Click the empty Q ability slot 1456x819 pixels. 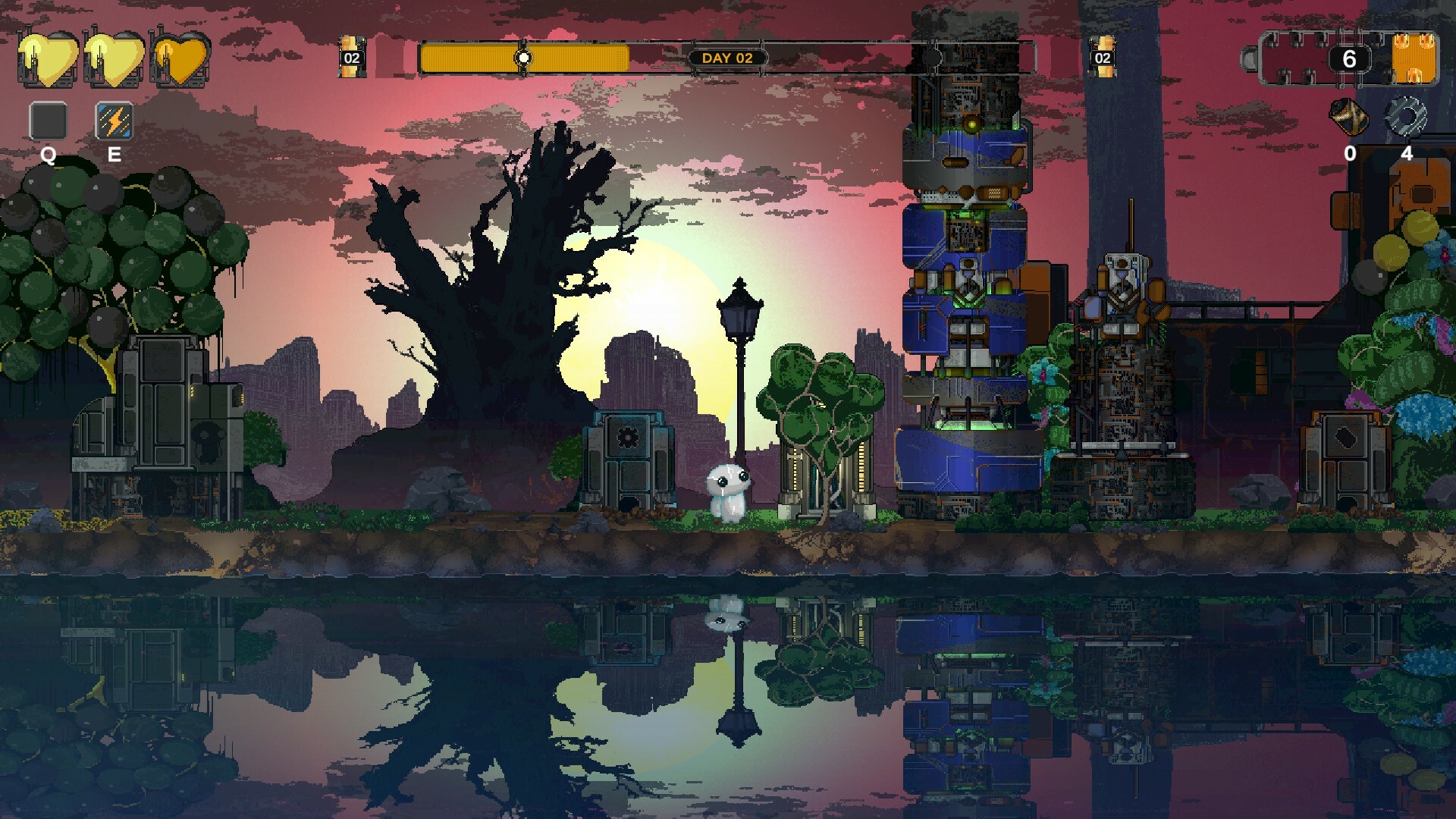pyautogui.click(x=48, y=120)
